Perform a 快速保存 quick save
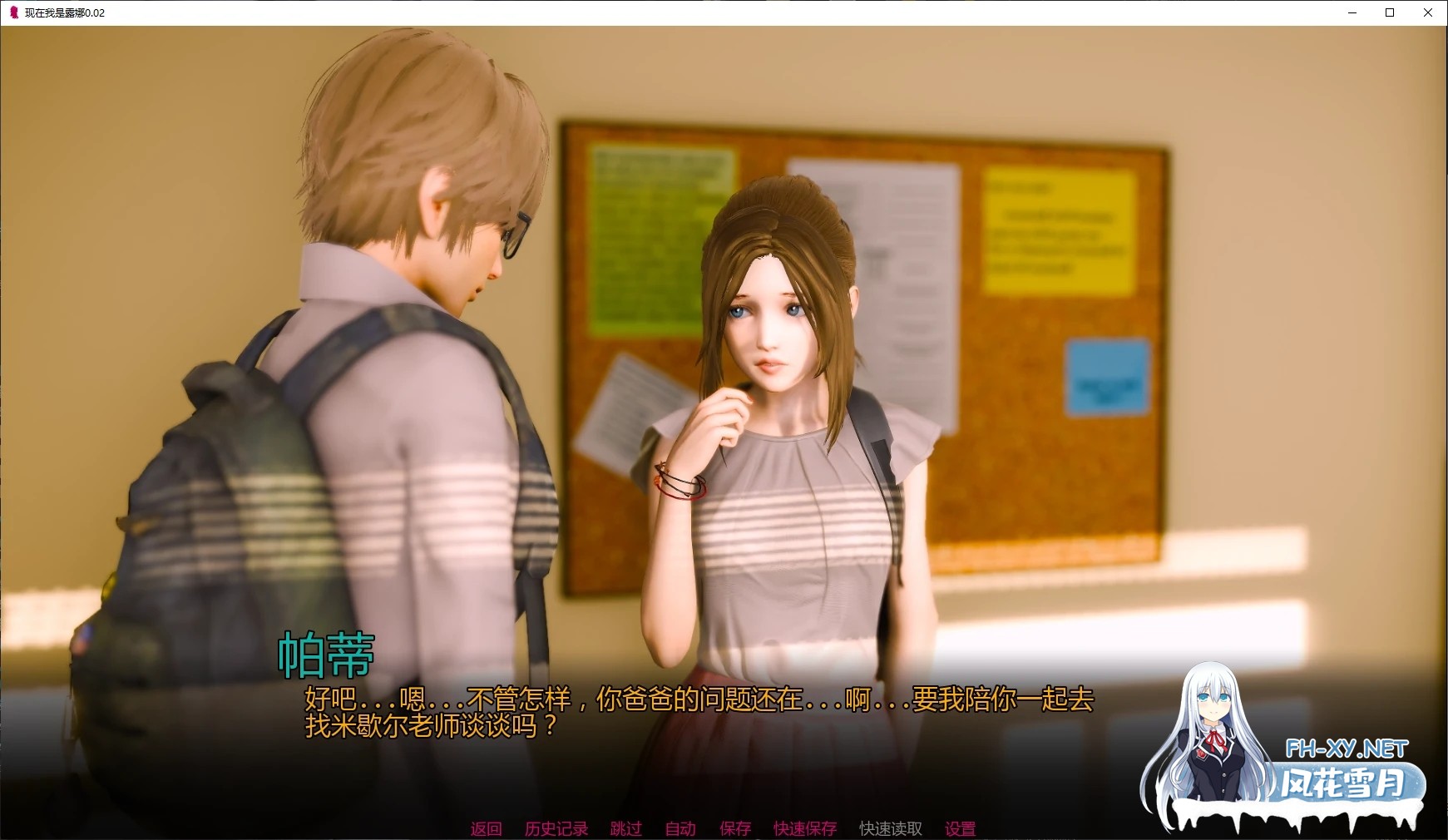The height and width of the screenshot is (840, 1448). 804,828
